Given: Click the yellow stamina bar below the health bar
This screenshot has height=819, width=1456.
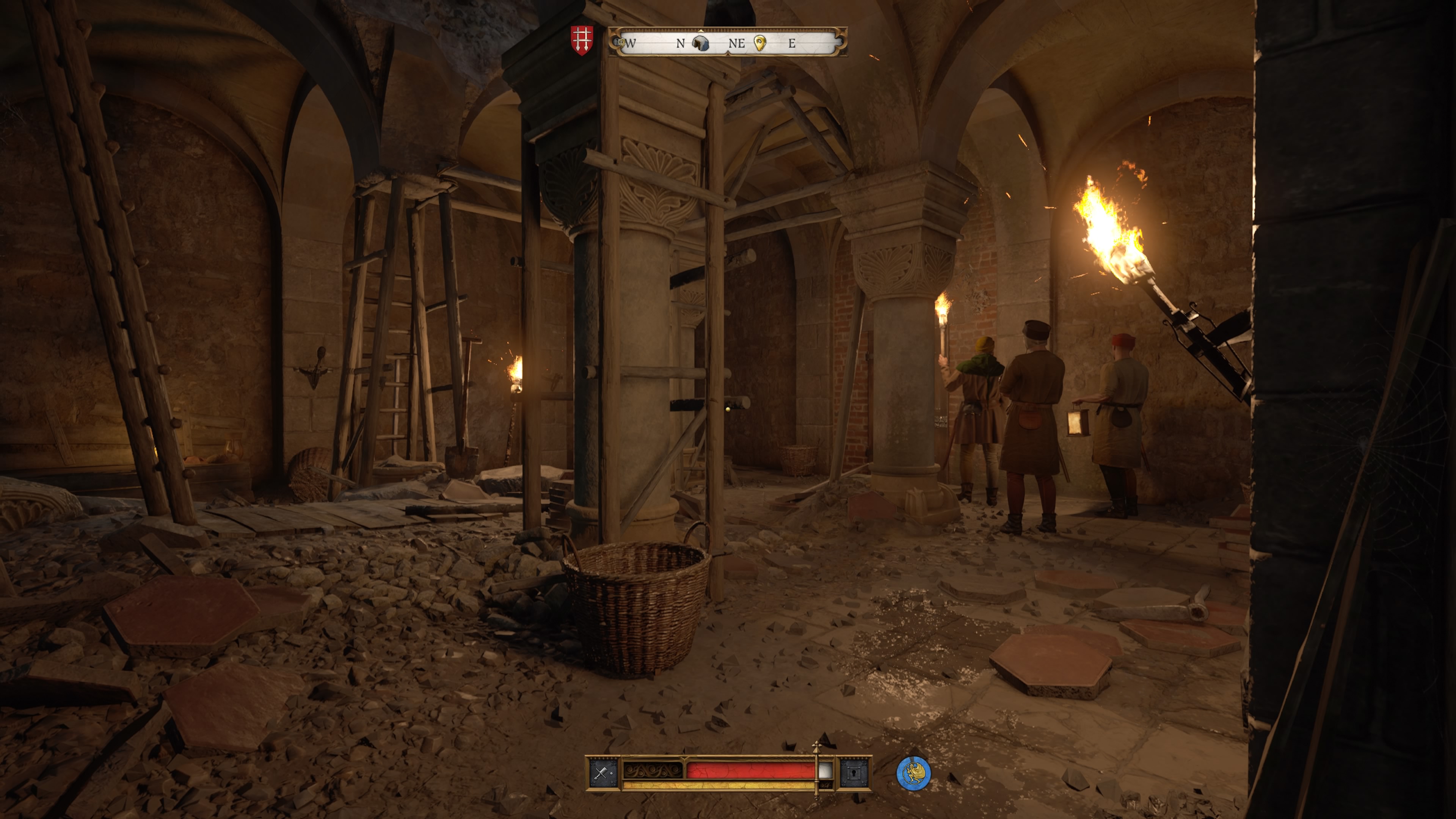Looking at the screenshot, I should [719, 788].
